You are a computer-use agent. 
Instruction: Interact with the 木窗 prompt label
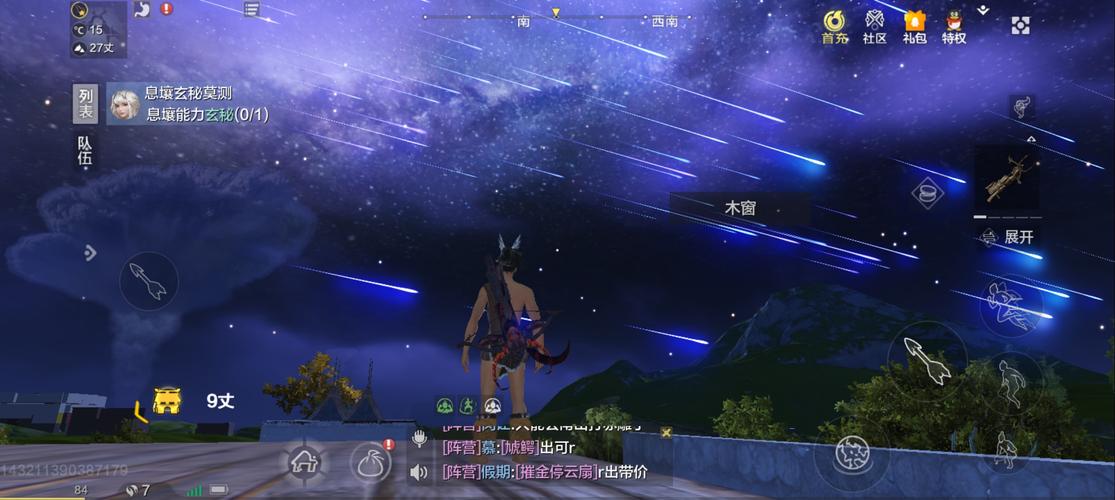tap(740, 209)
